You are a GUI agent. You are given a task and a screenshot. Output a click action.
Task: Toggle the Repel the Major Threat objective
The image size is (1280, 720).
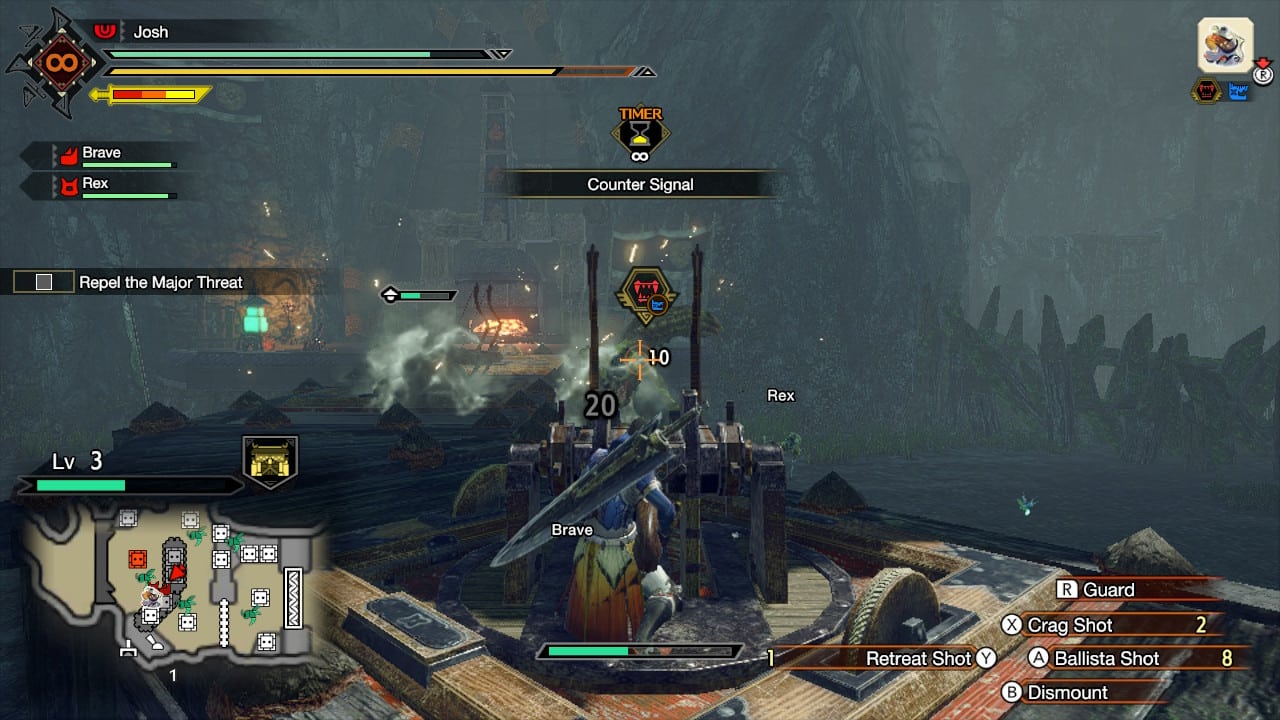[44, 283]
